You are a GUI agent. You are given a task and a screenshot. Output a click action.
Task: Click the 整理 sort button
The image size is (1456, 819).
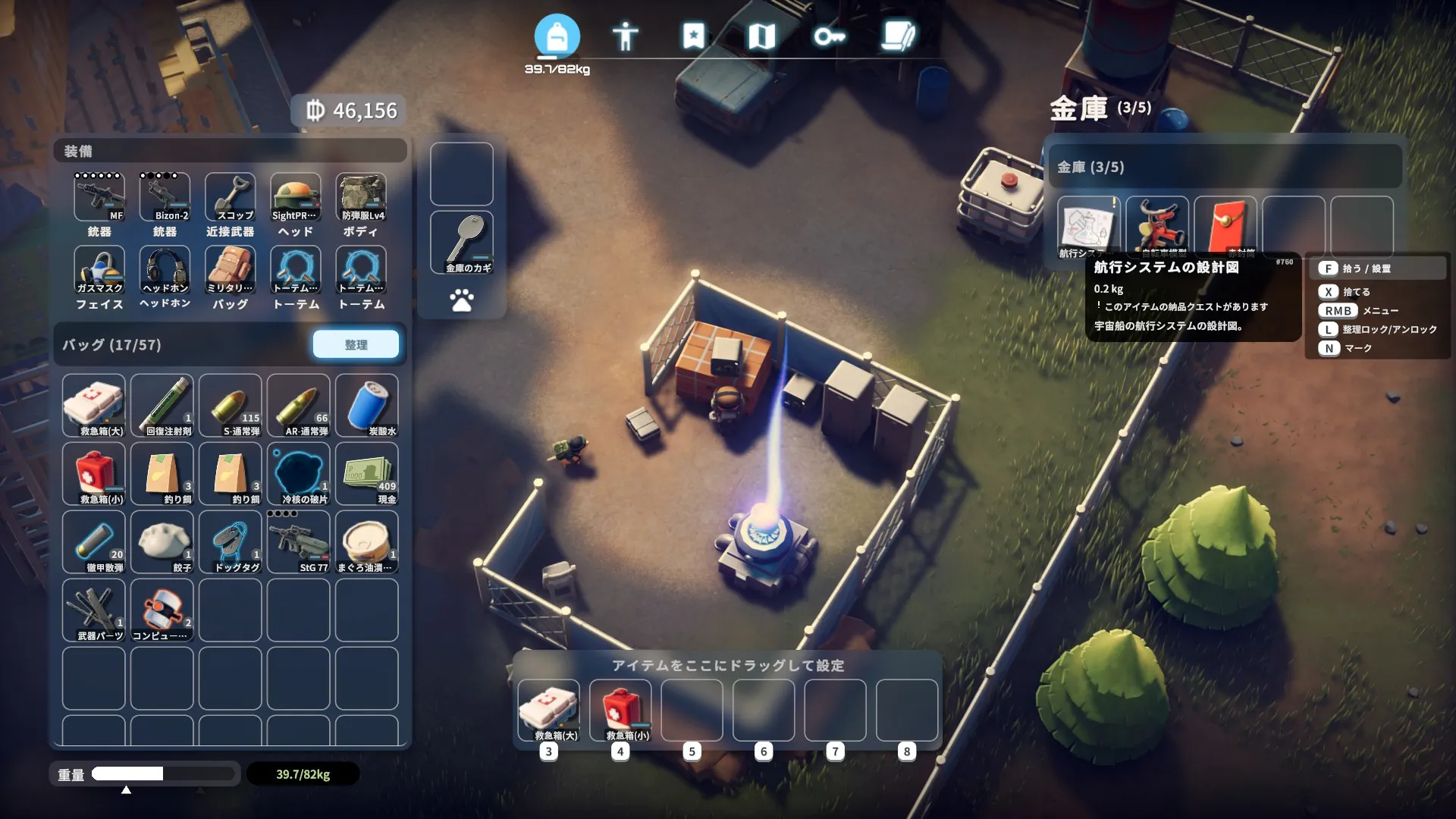coord(356,344)
